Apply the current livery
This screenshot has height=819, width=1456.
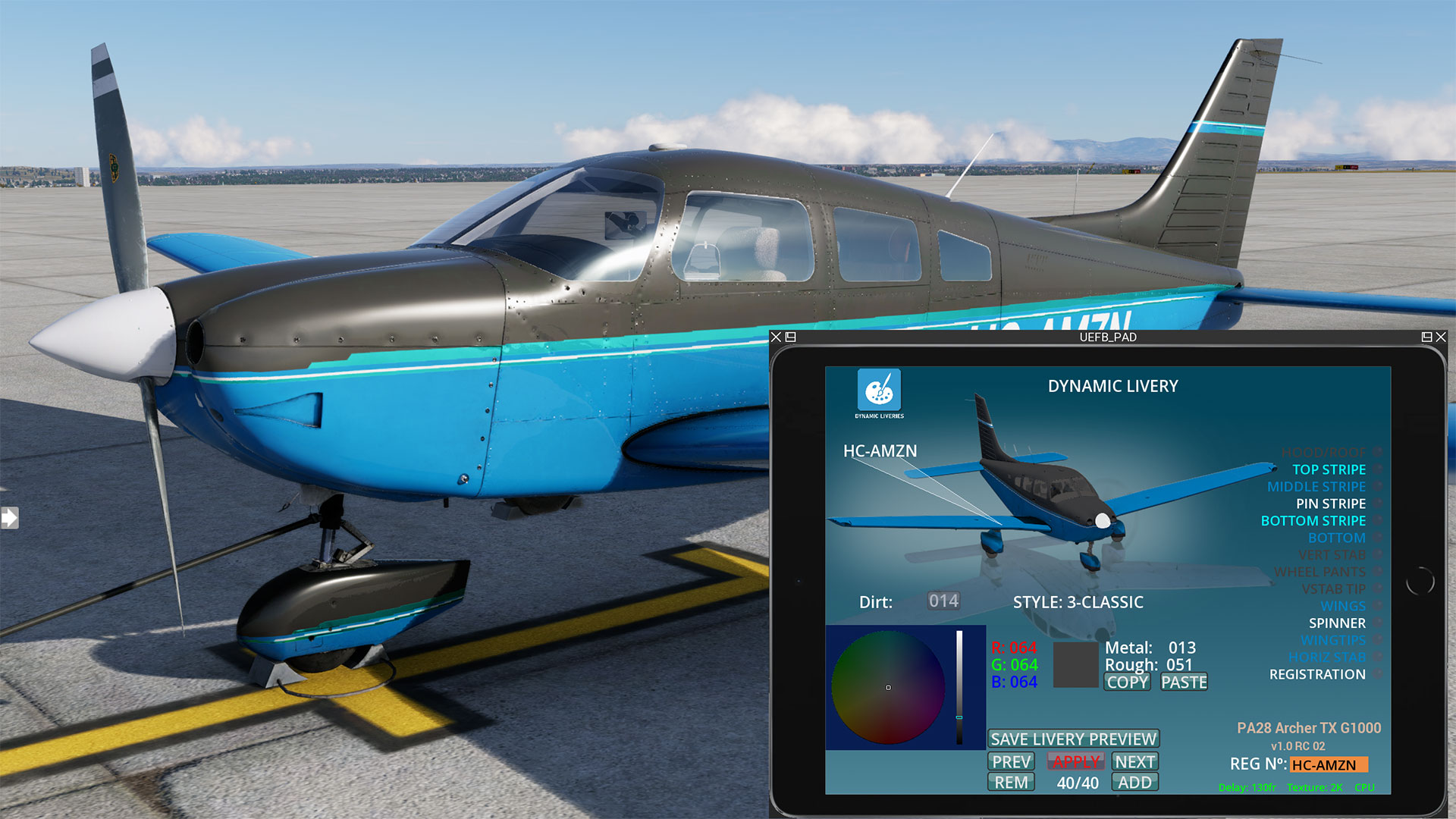[1076, 762]
